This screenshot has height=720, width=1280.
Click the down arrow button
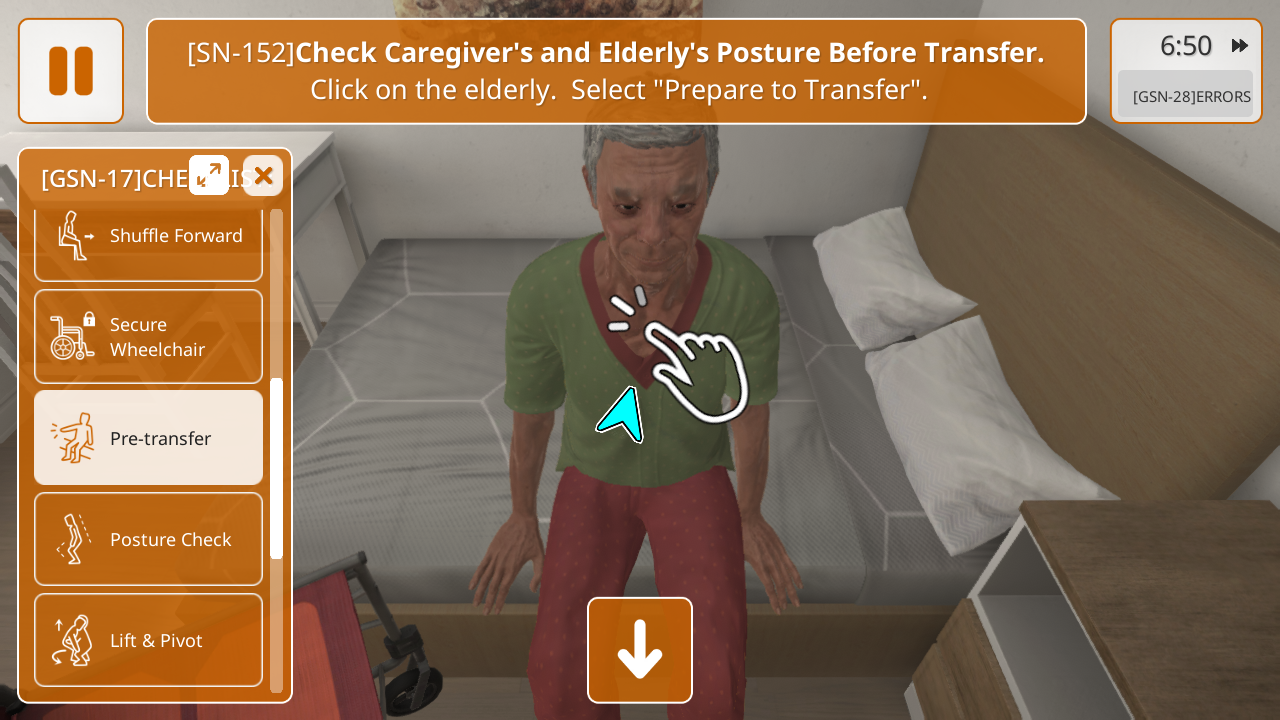640,650
